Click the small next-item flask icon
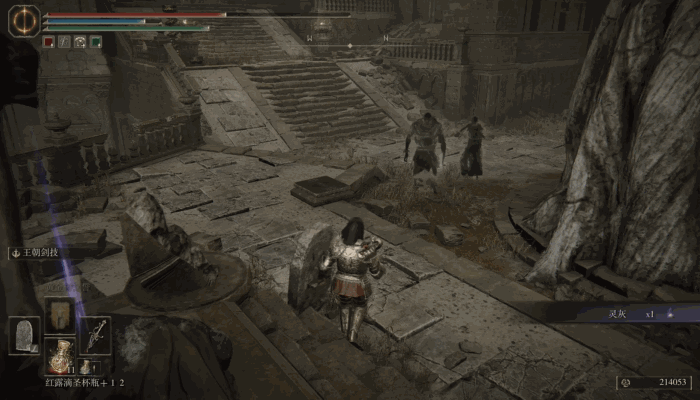 coord(87,367)
